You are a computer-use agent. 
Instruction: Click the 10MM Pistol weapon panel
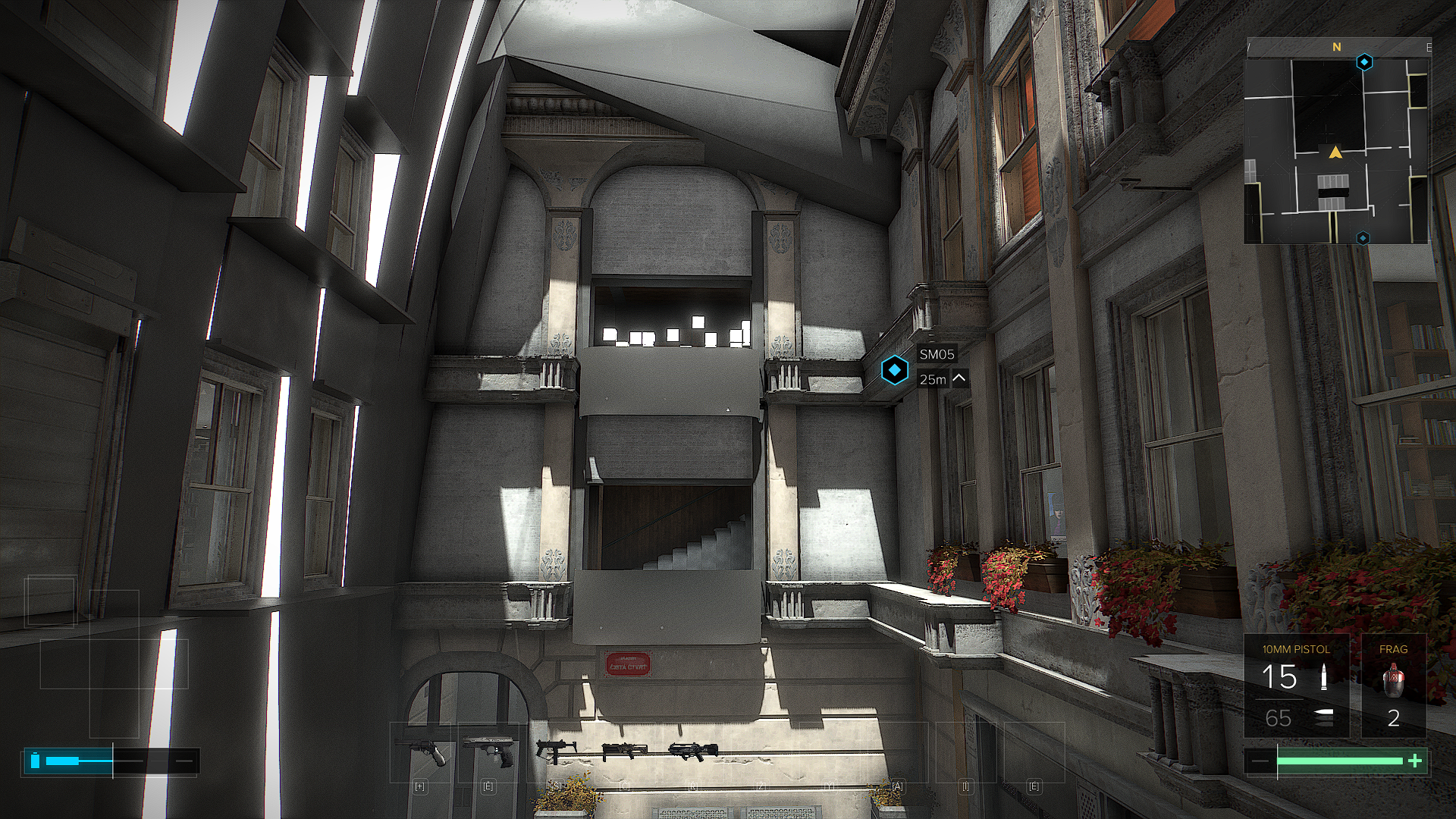1296,686
